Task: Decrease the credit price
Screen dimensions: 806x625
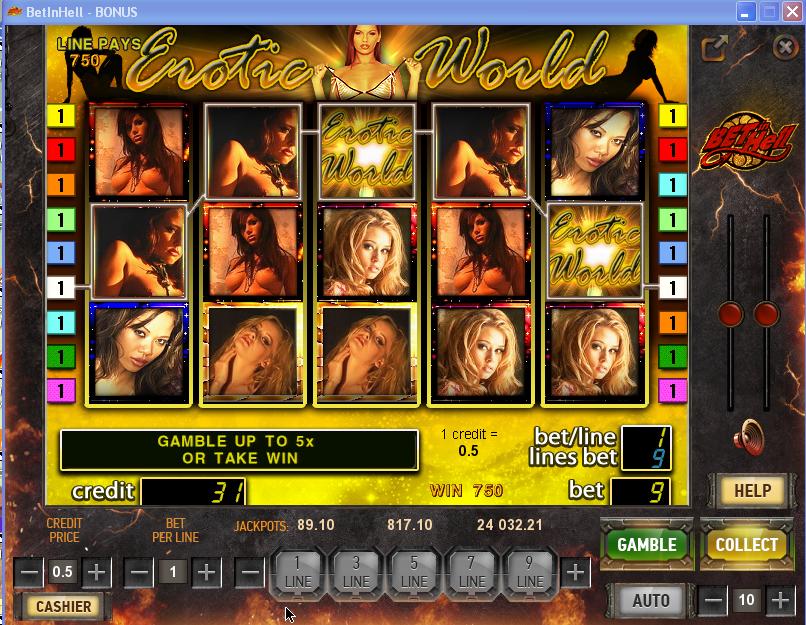Action: 30,573
